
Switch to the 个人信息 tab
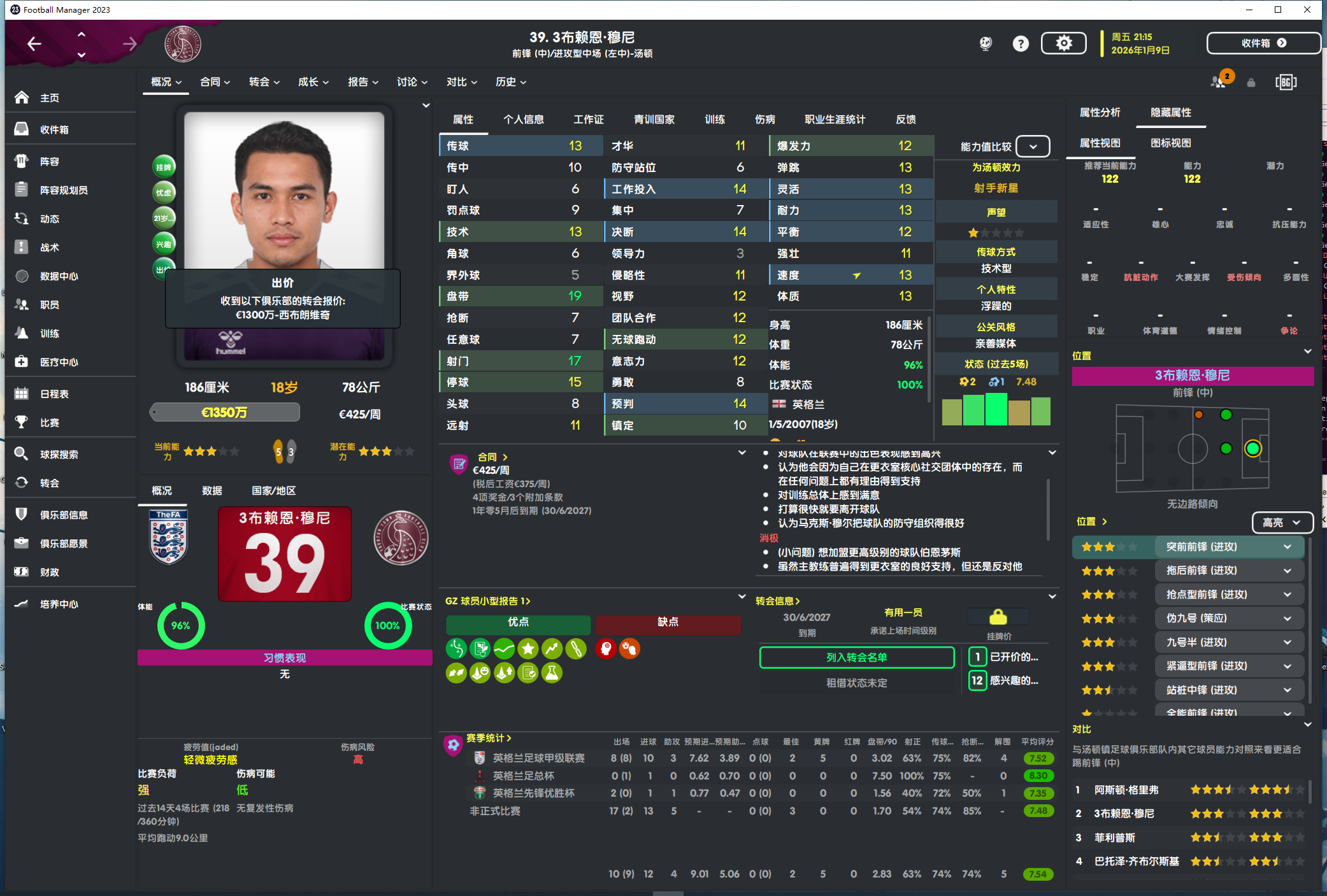tap(524, 119)
